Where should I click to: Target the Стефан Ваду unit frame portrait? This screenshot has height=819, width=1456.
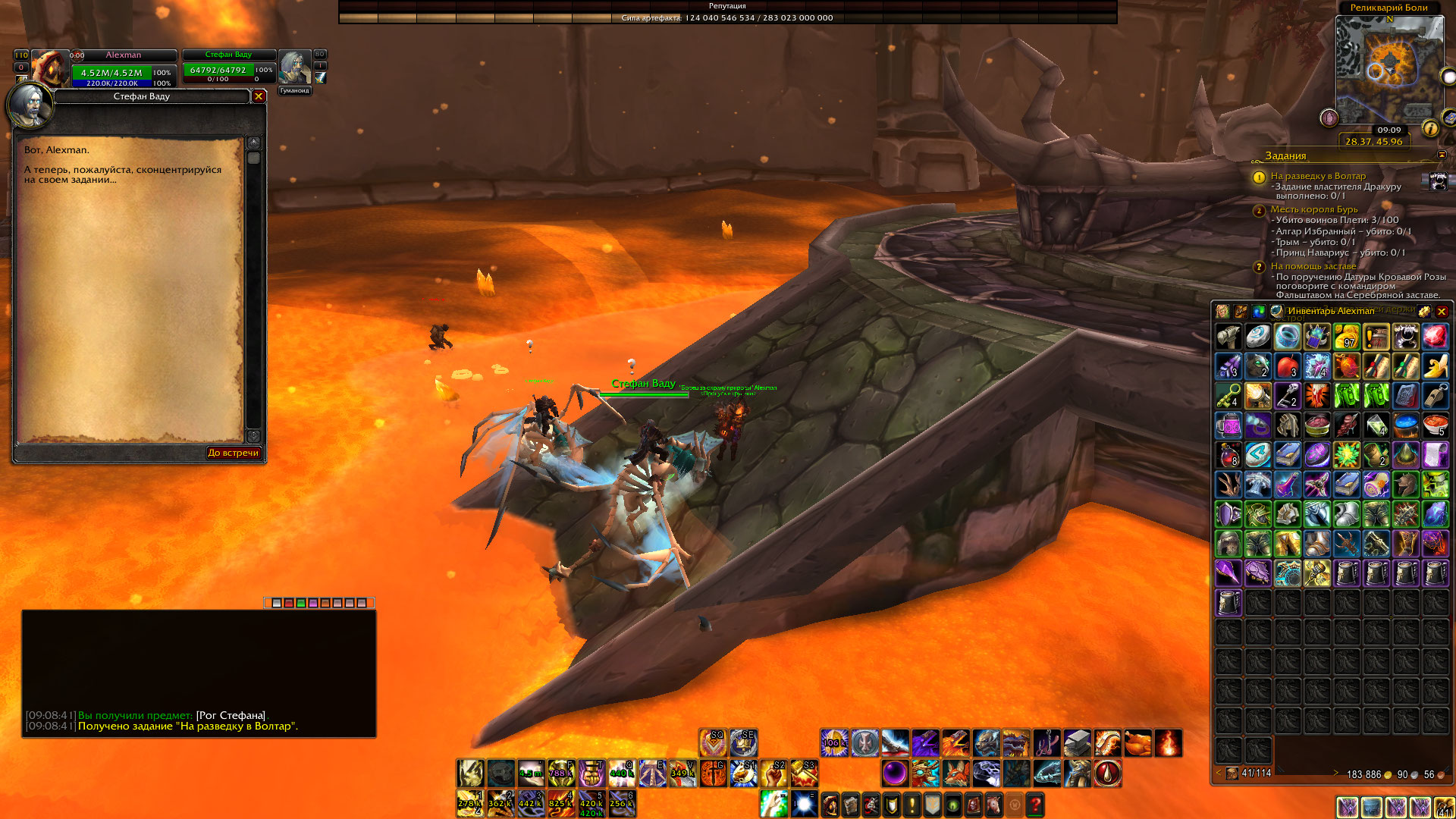click(294, 67)
